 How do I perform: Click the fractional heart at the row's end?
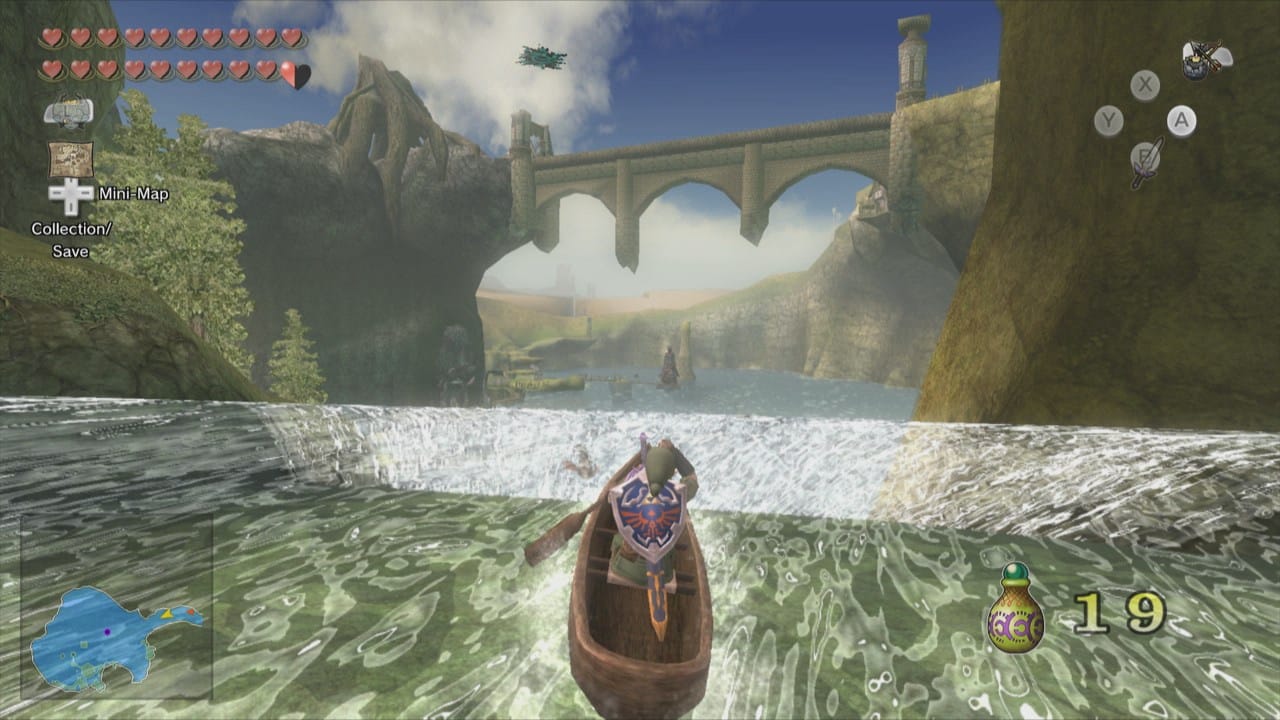pyautogui.click(x=293, y=68)
